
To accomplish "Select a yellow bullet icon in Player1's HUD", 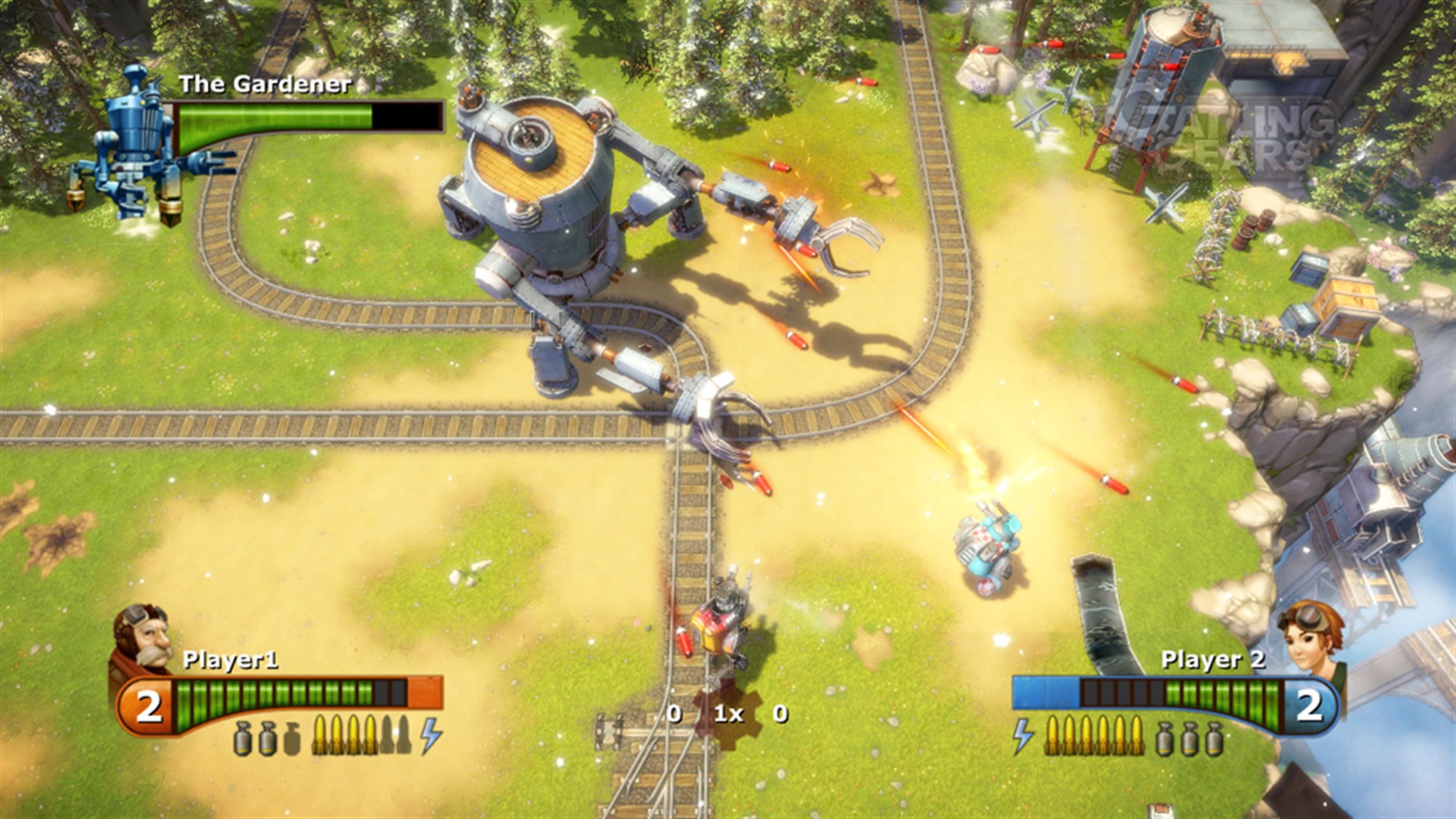I will [336, 737].
